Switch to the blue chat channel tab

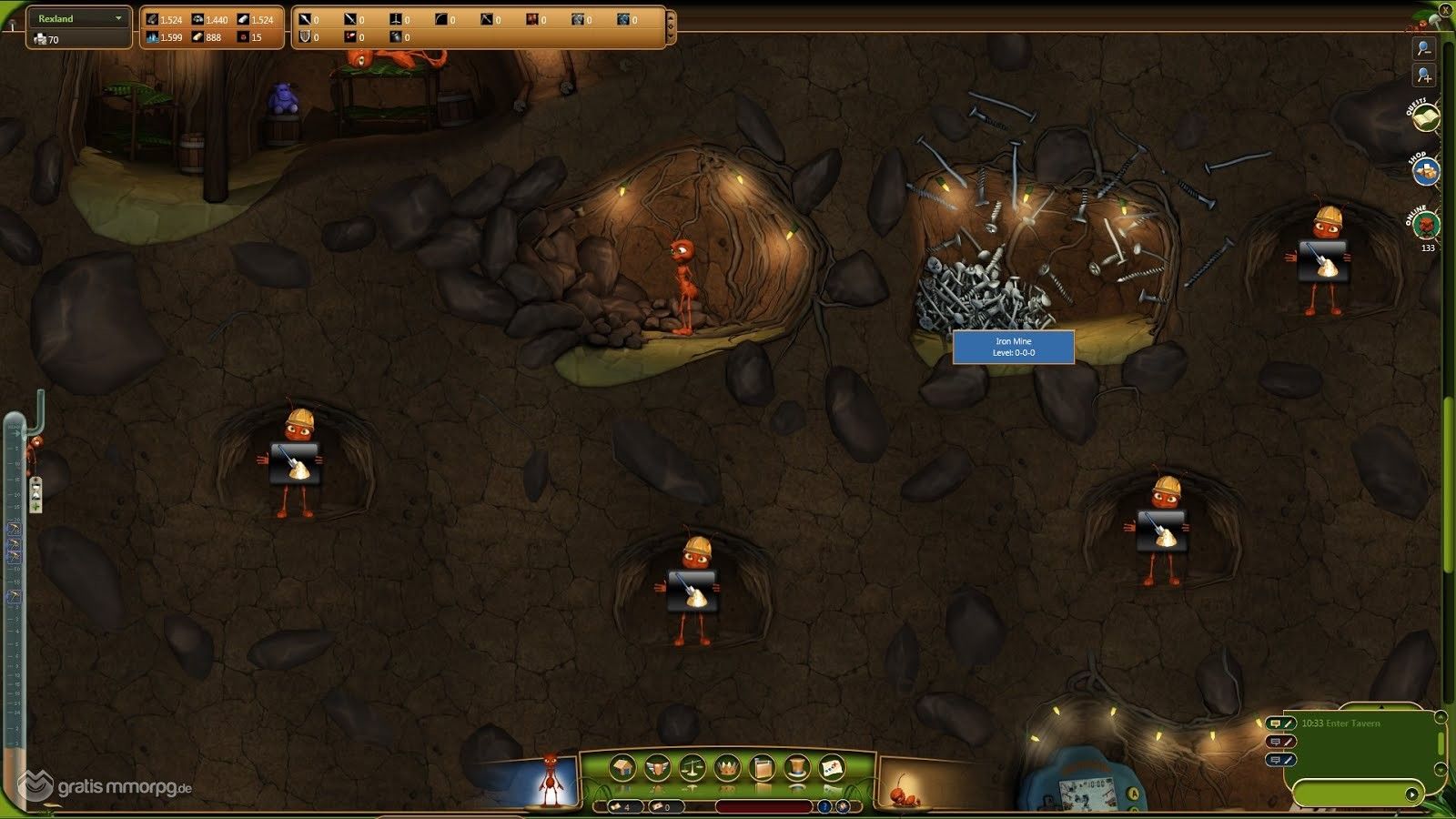point(1280,760)
